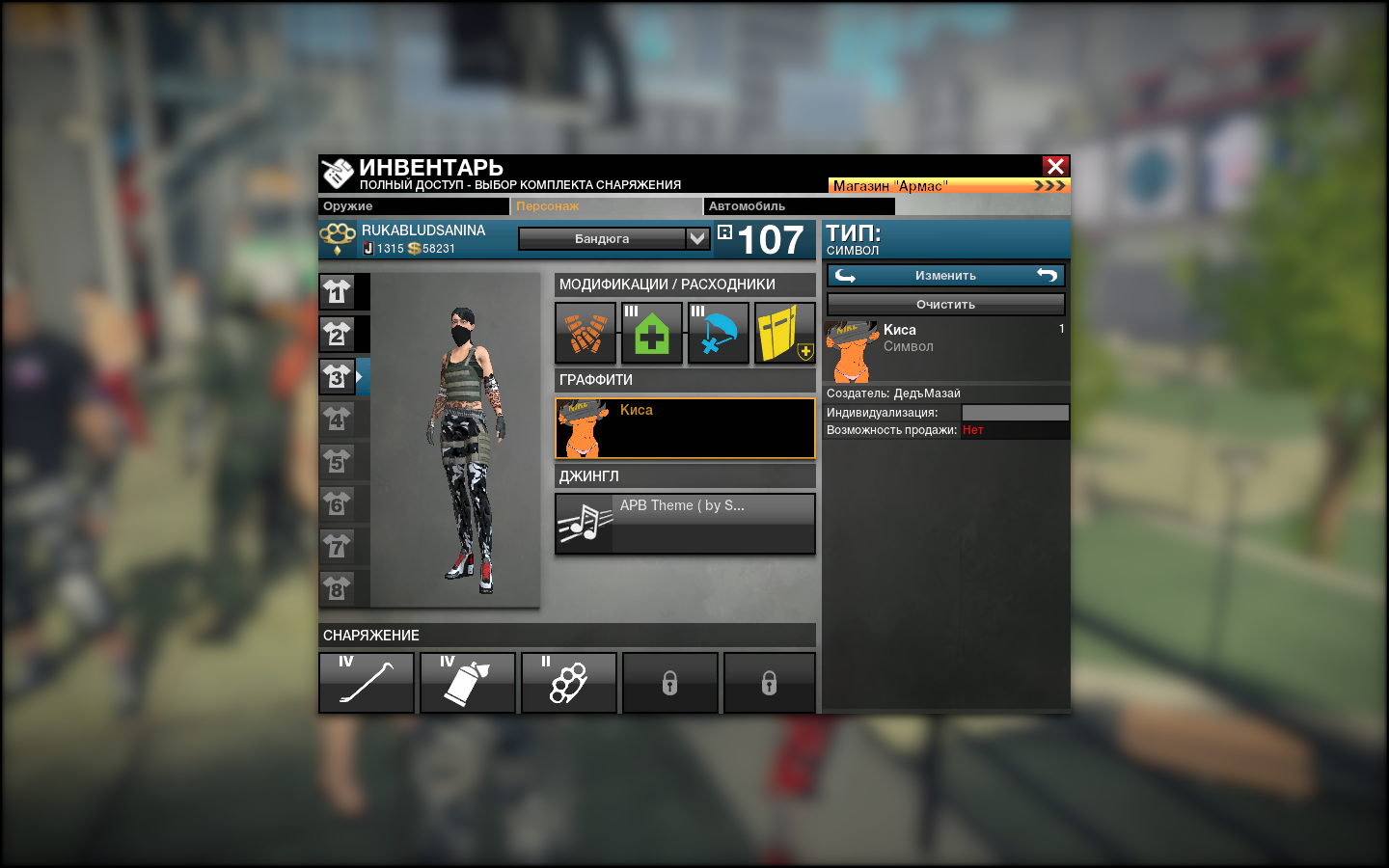Screen dimensions: 1389x868
Task: Choose the brass knuckles equipment slot
Action: [569, 683]
